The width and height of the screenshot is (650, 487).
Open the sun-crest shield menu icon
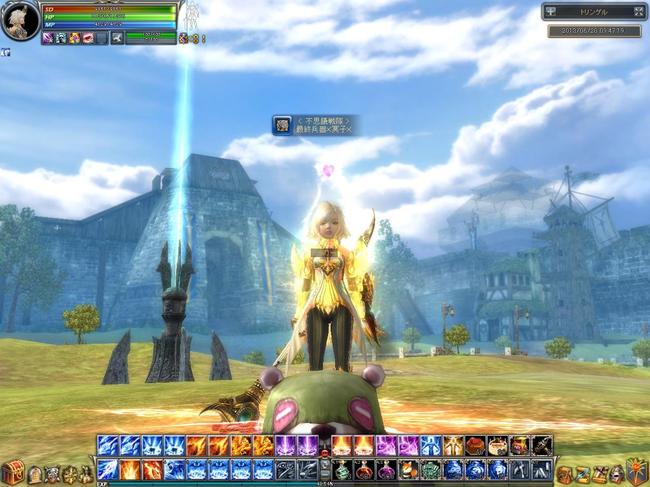(636, 470)
